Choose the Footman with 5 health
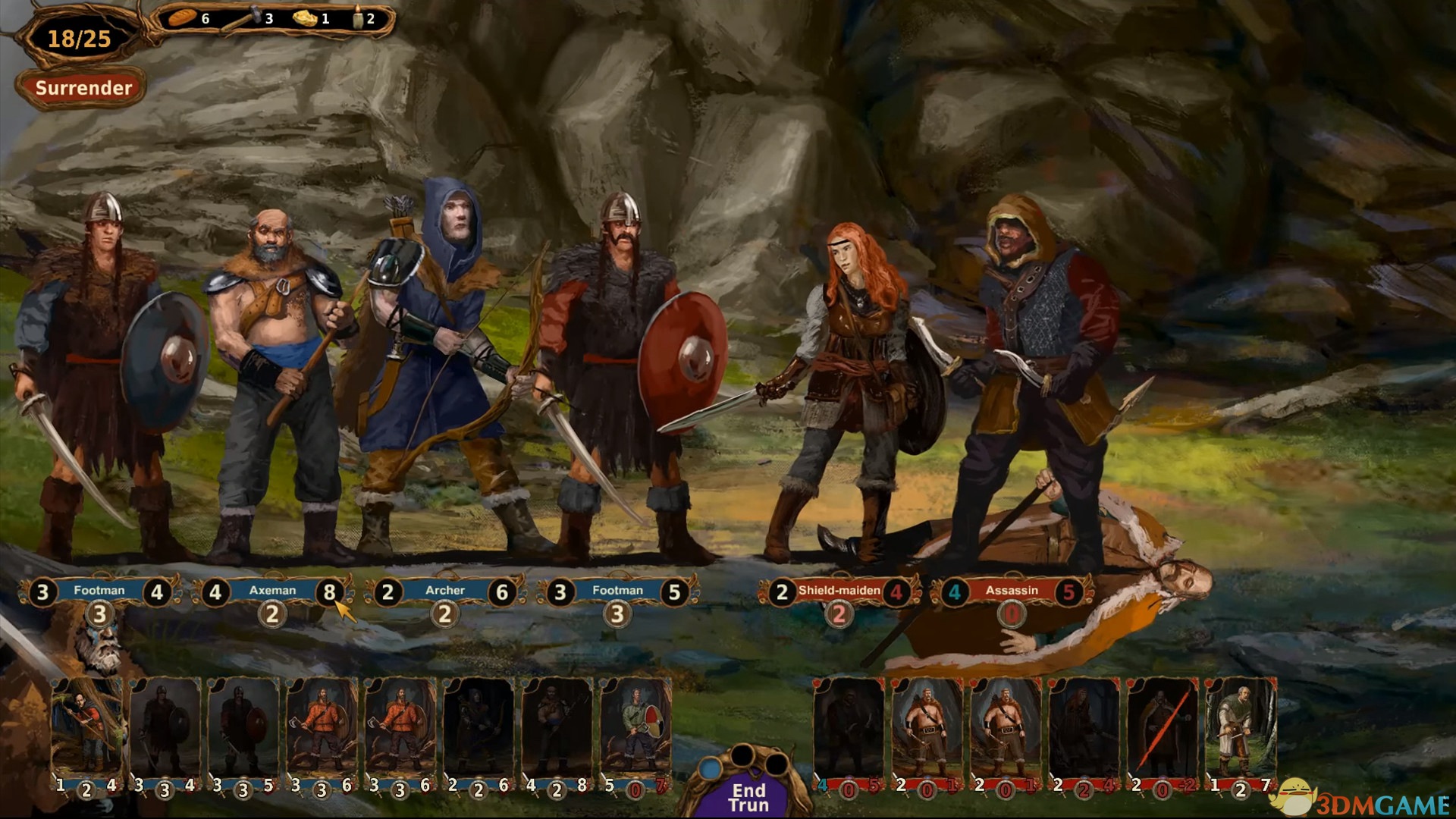The height and width of the screenshot is (819, 1456). point(617,591)
